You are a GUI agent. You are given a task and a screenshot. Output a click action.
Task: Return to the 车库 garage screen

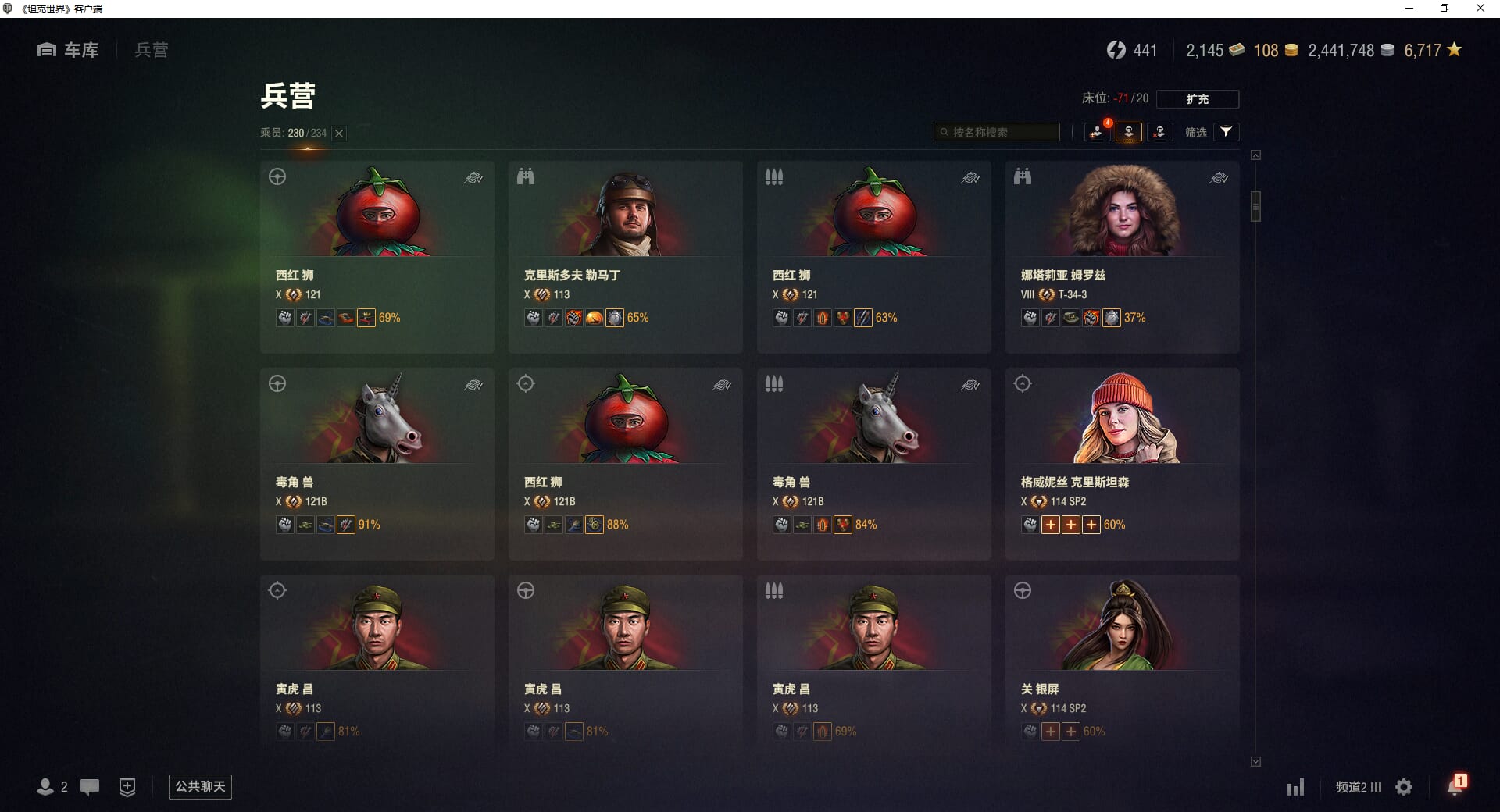(x=69, y=50)
